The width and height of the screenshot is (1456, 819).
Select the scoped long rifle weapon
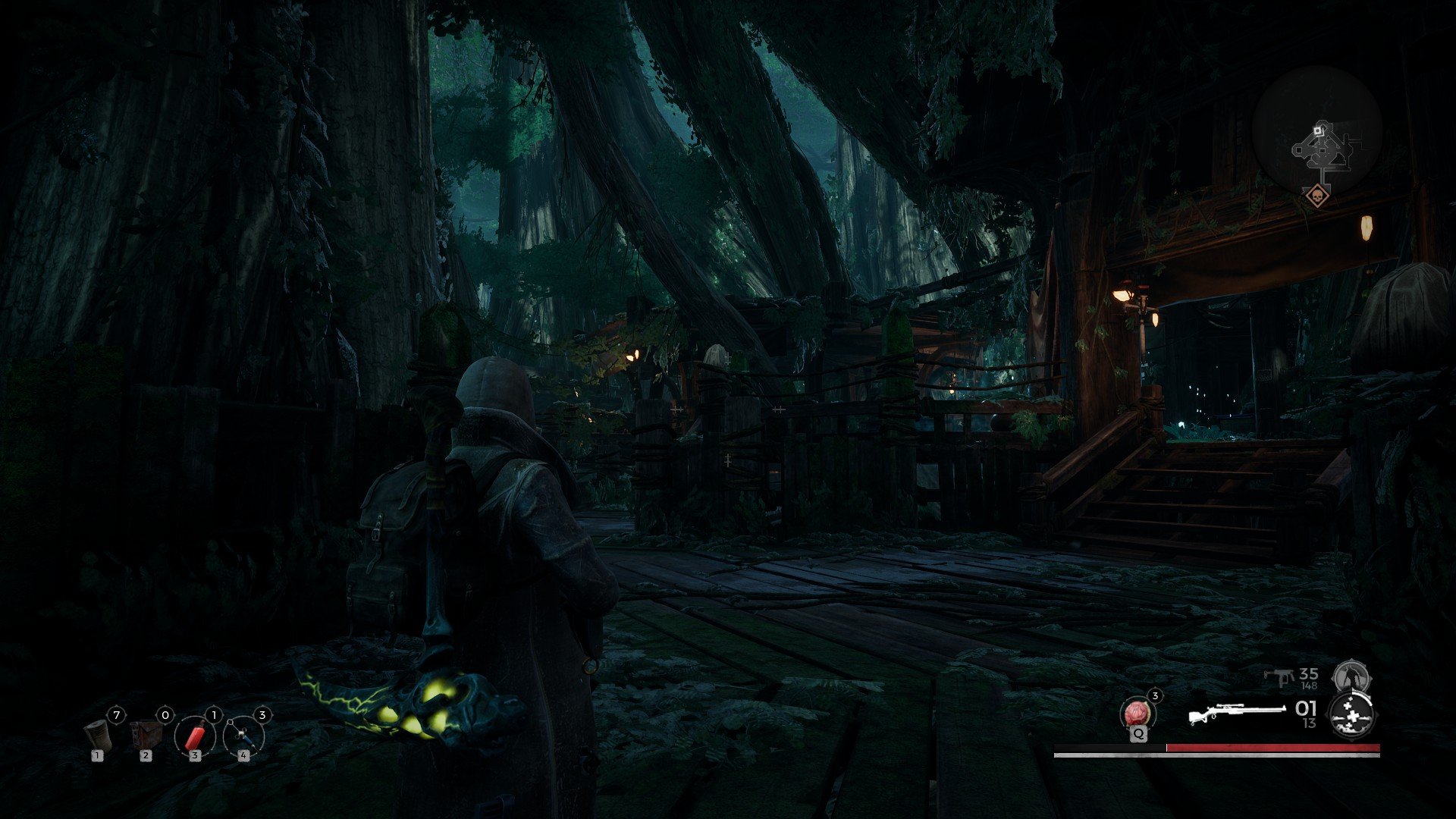1235,714
